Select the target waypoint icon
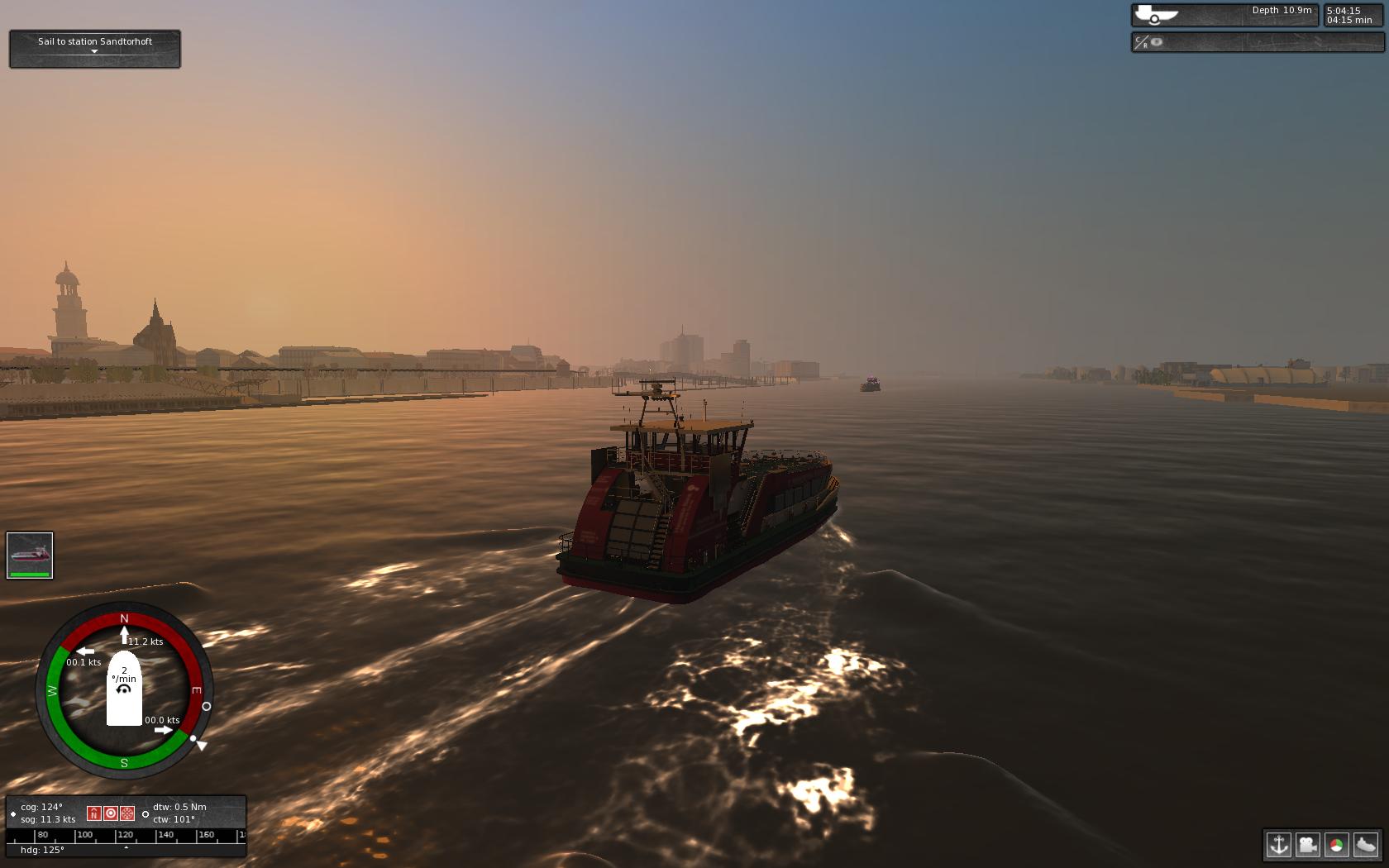This screenshot has height=868, width=1389. pos(110,813)
